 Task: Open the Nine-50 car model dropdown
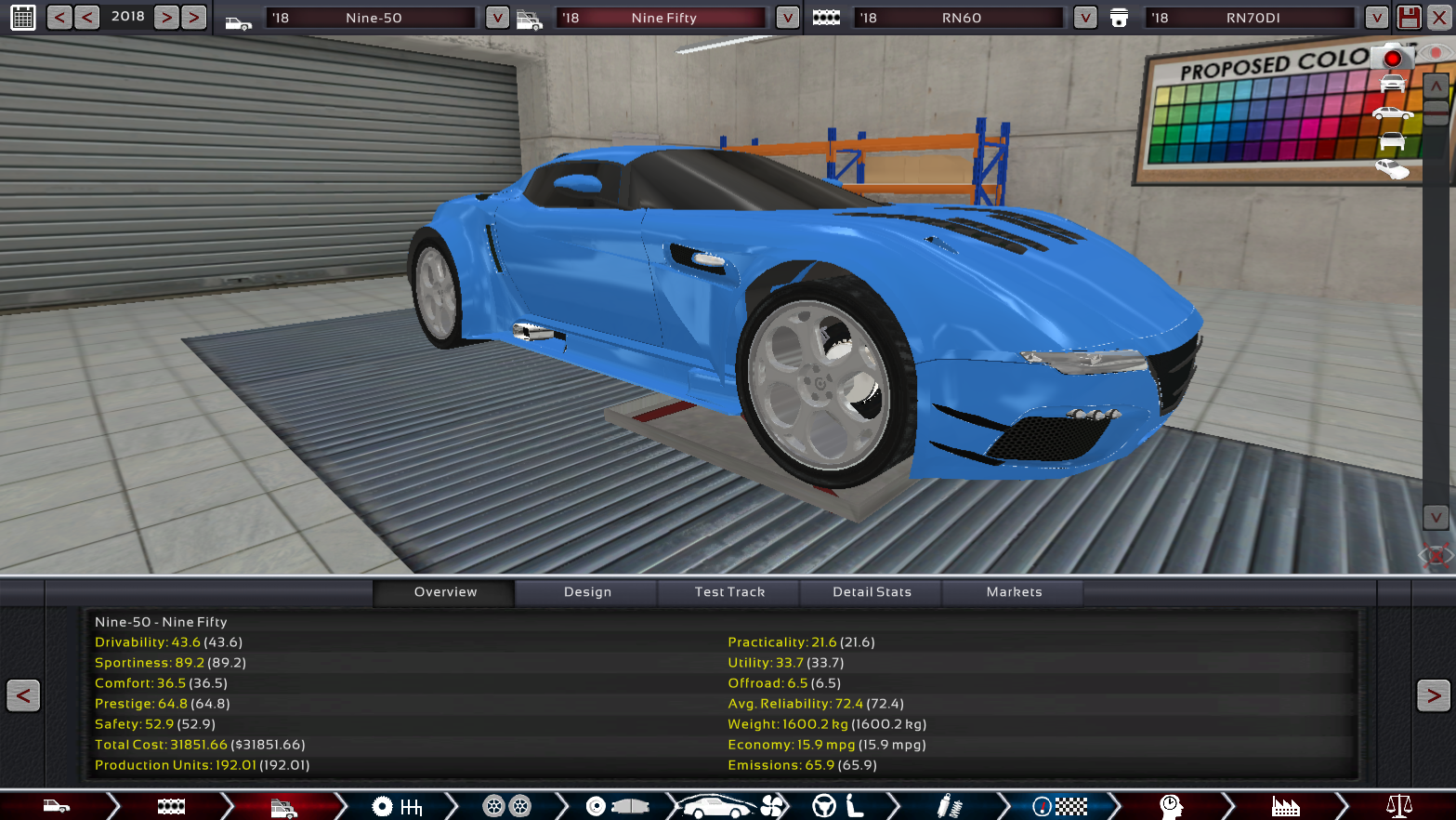pyautogui.click(x=497, y=18)
